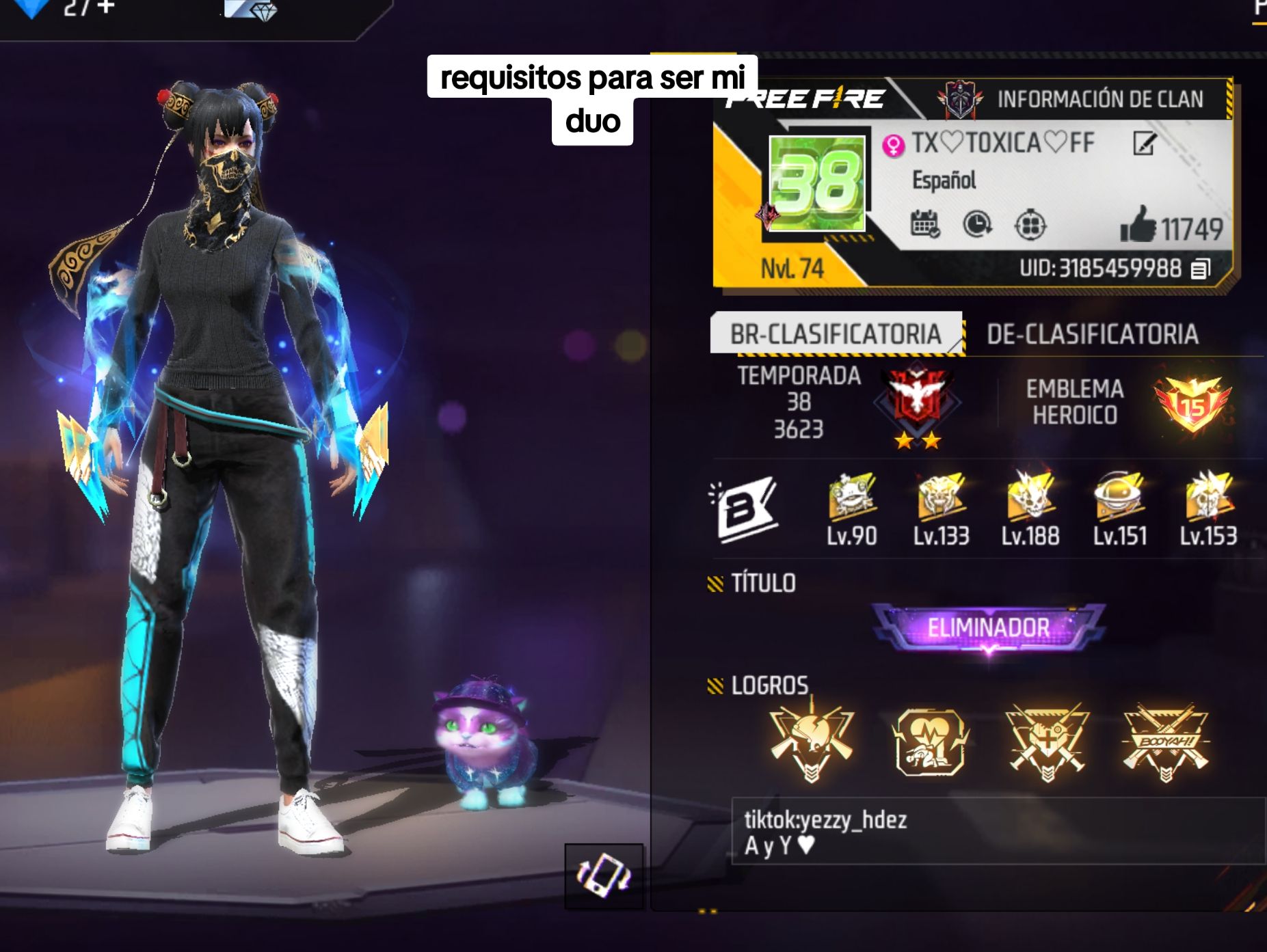The width and height of the screenshot is (1267, 952).
Task: View the Booyah achievement medal
Action: point(1165,742)
